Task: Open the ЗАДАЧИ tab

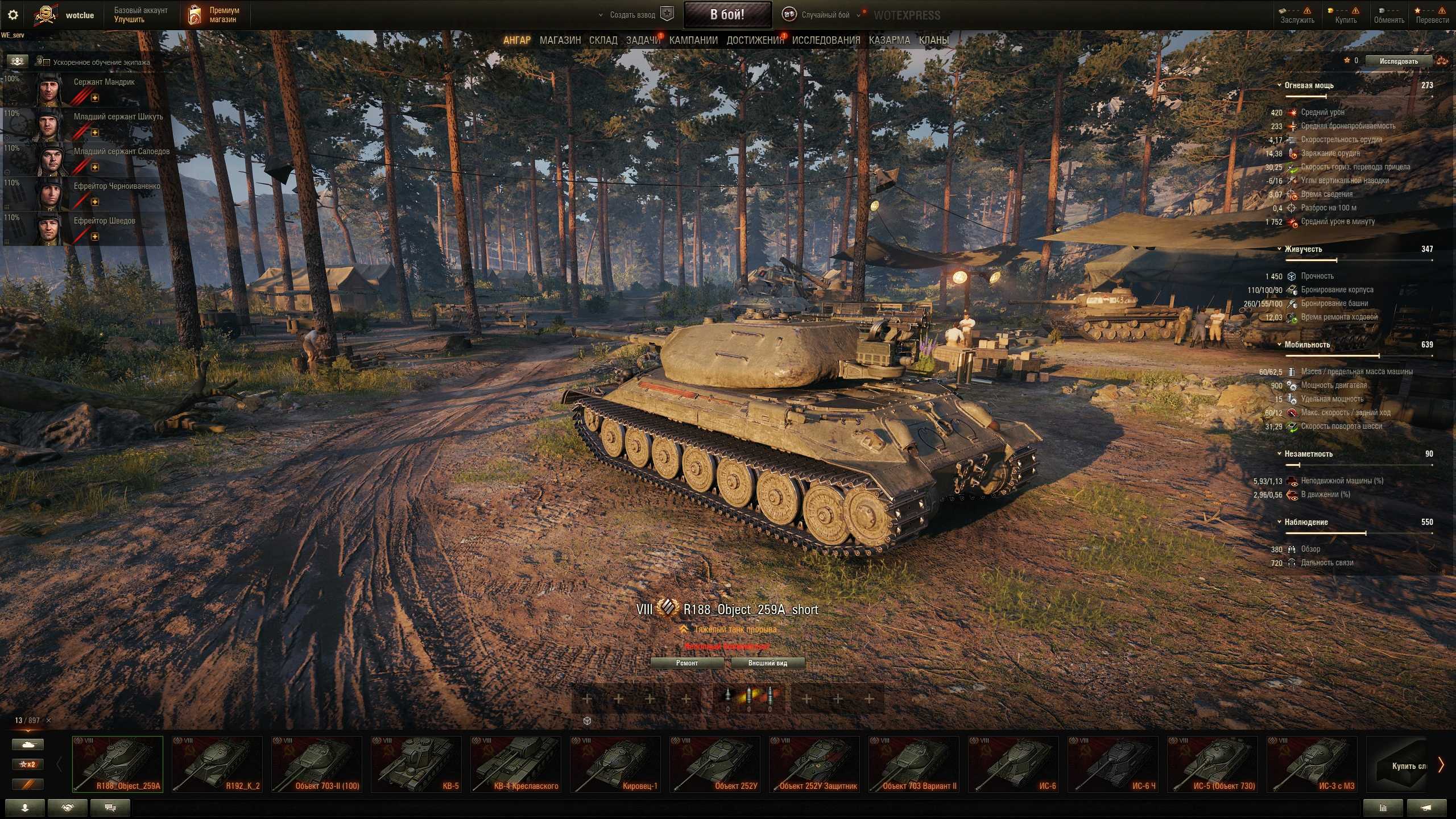Action: coord(643,40)
